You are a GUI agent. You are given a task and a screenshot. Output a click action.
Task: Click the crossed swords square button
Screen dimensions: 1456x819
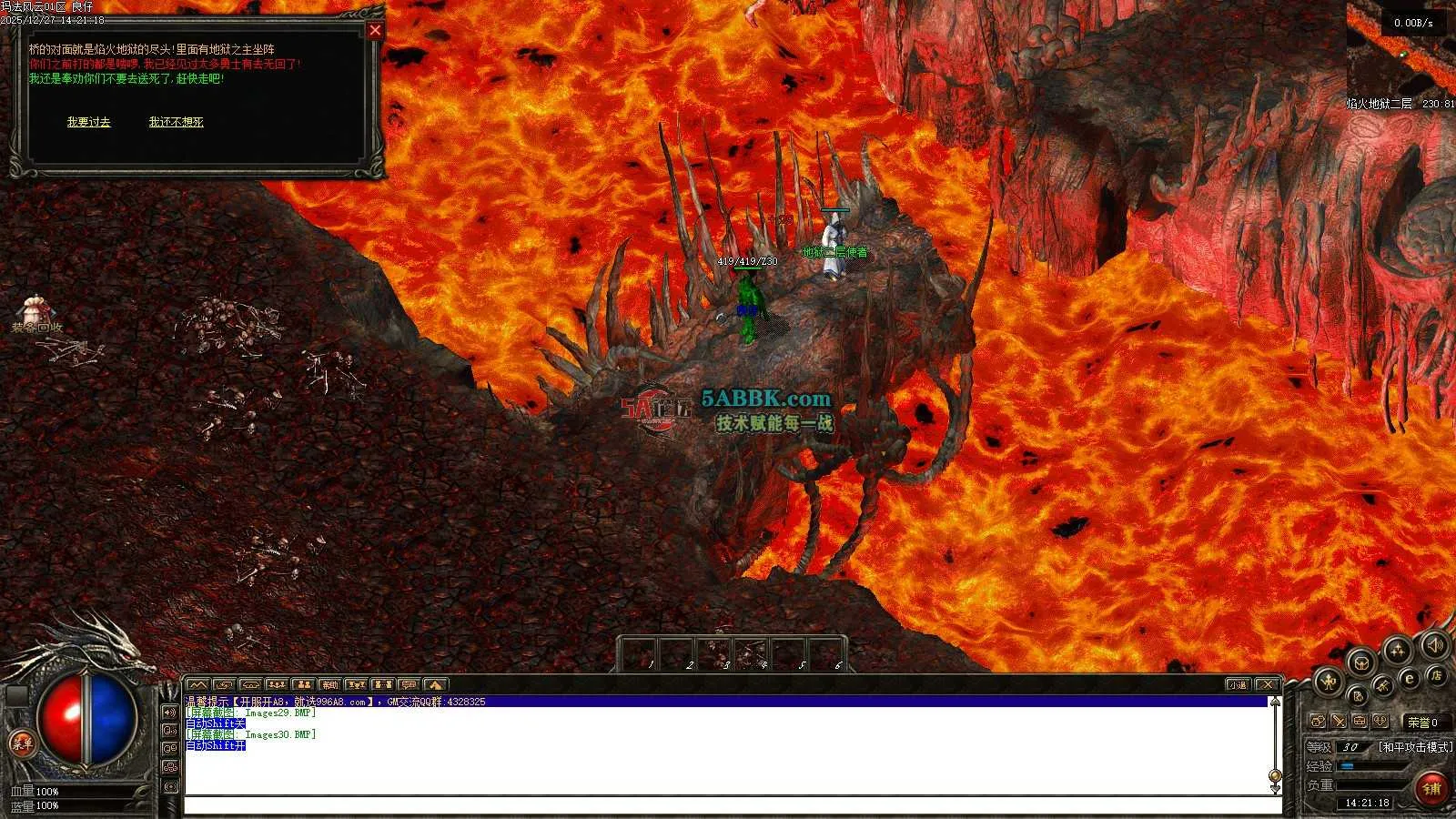point(1339,722)
